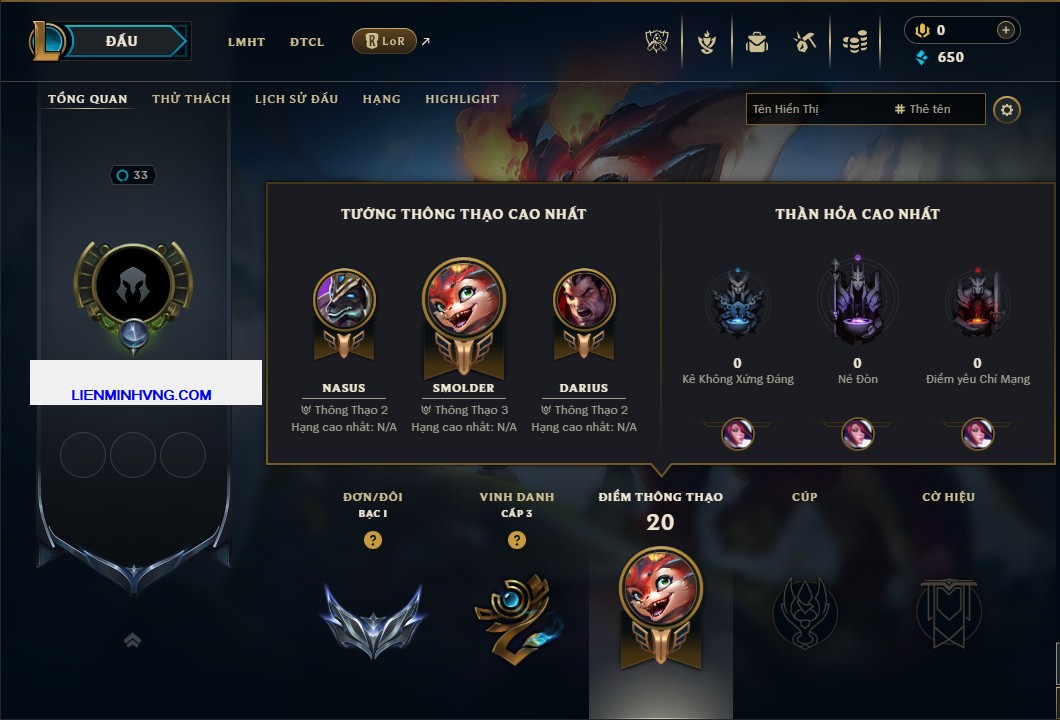This screenshot has width=1060, height=720.
Task: Click the profile summoner icon
Action: pos(133,287)
